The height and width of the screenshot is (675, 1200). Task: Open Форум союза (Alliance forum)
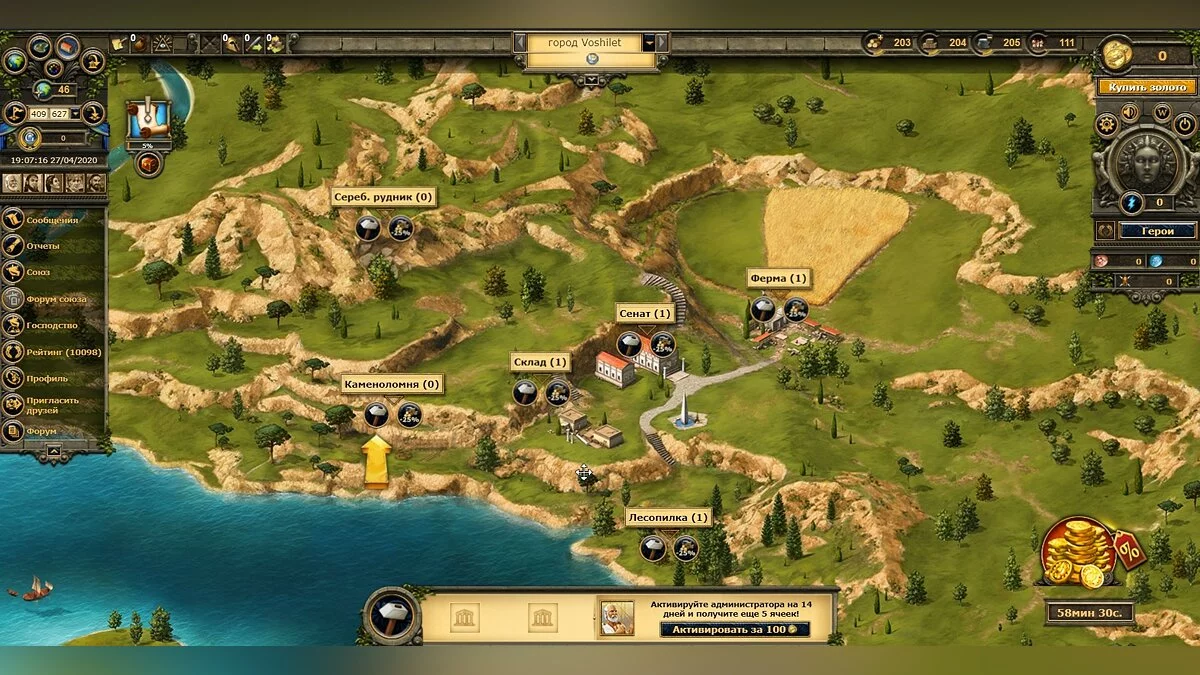click(56, 299)
